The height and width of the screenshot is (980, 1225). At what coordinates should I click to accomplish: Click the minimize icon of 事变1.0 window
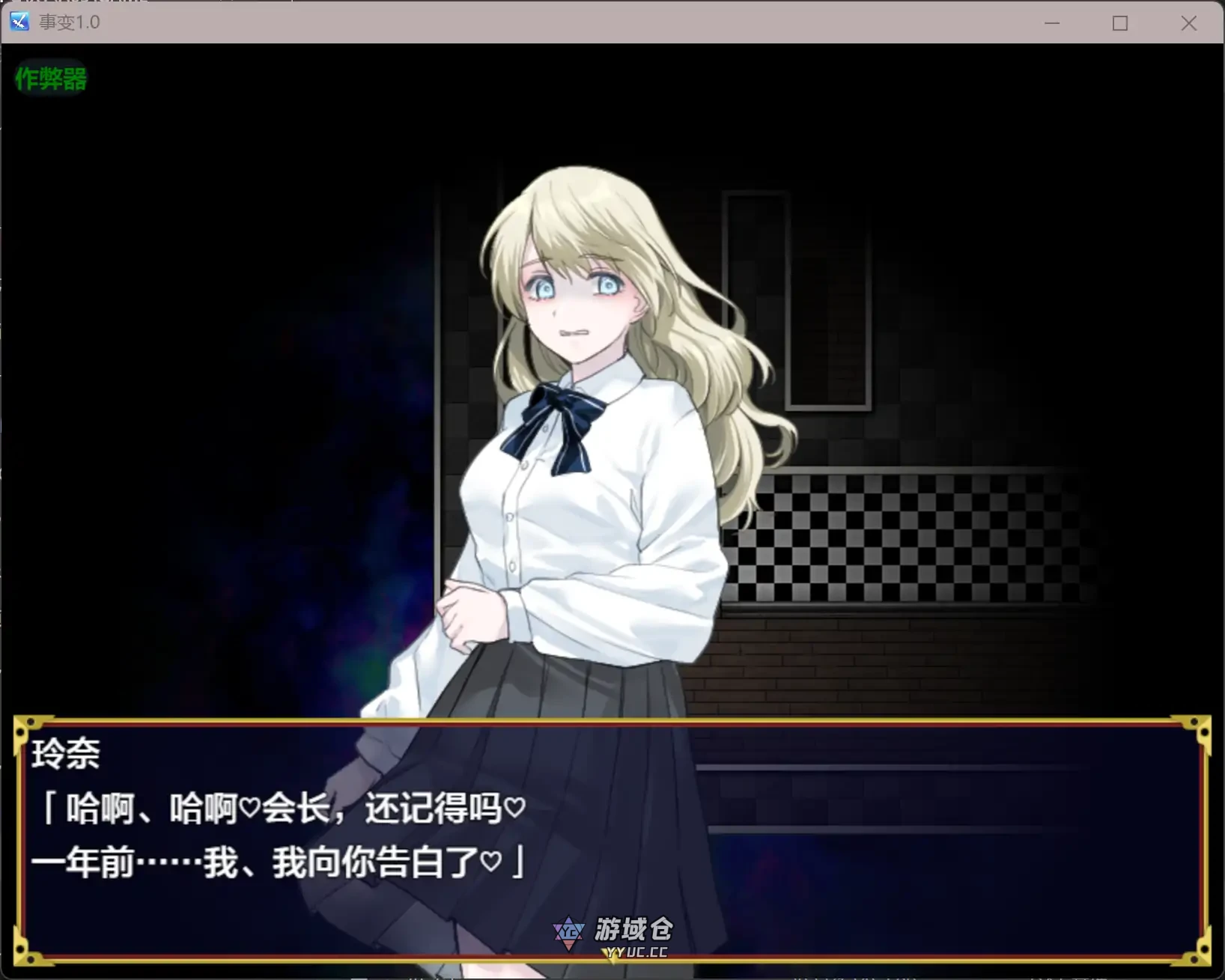click(x=1052, y=23)
